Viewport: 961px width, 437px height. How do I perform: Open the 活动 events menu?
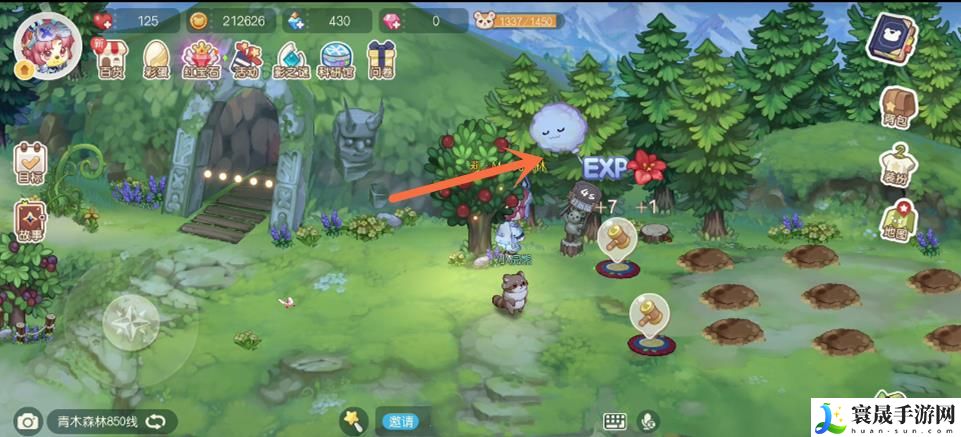pos(245,59)
